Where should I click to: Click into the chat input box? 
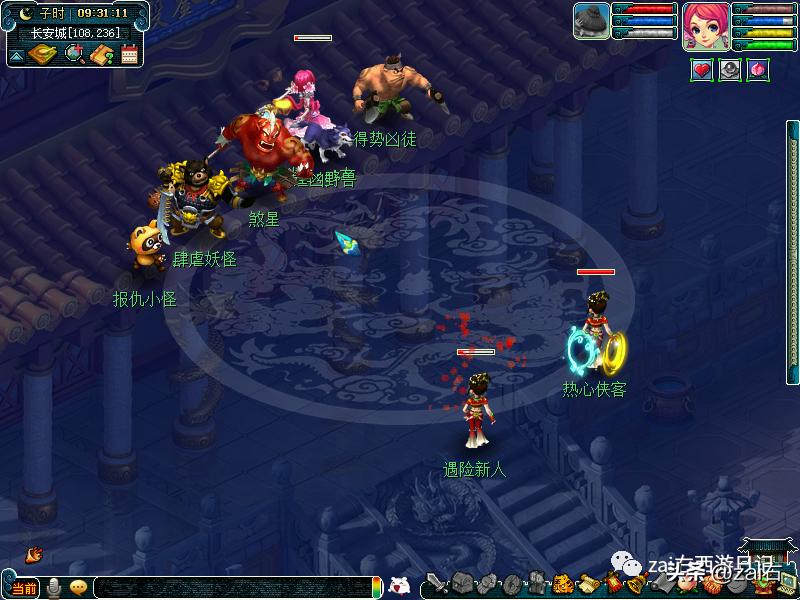click(x=230, y=587)
